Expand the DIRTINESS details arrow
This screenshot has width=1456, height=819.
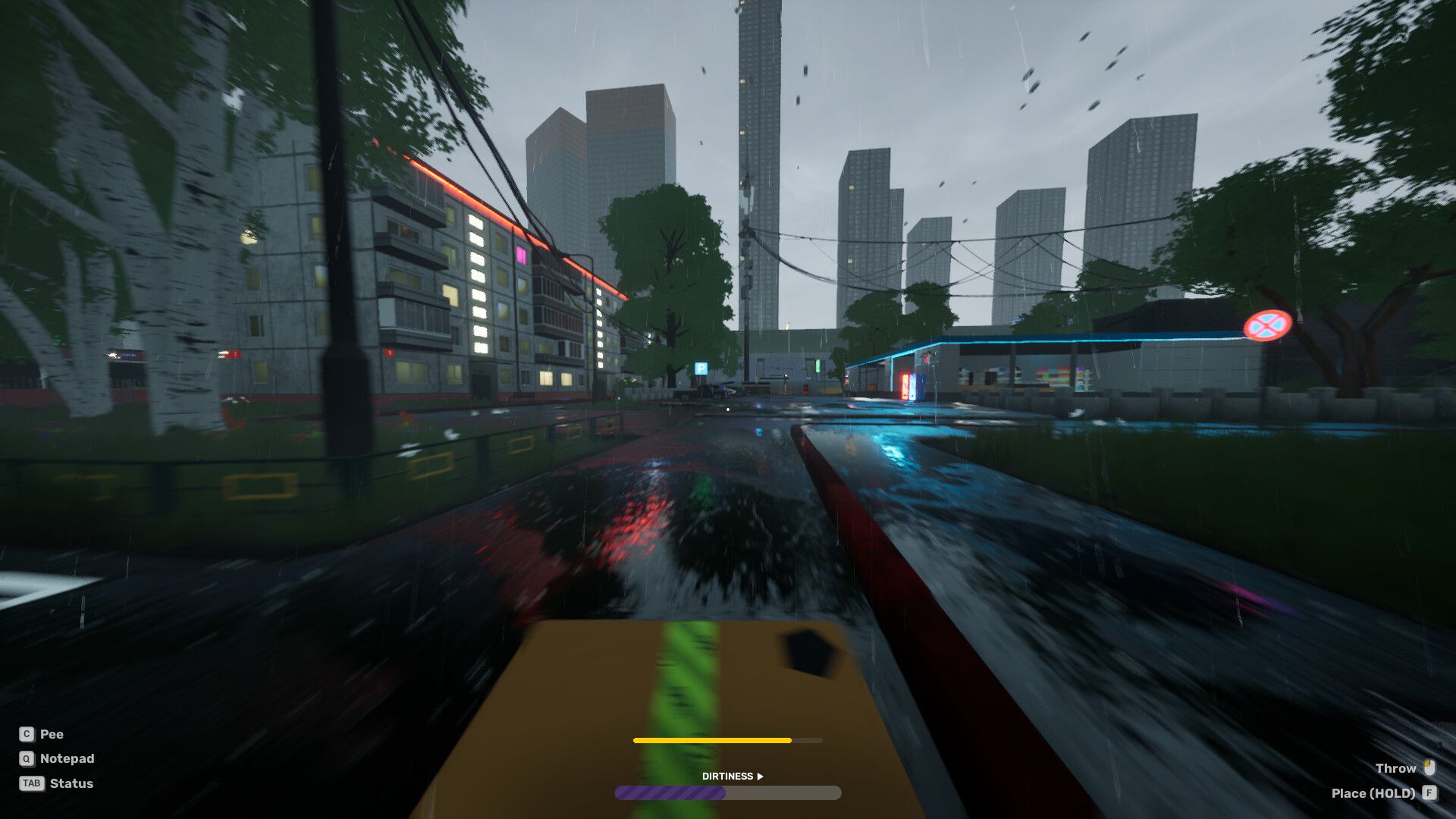pyautogui.click(x=759, y=776)
